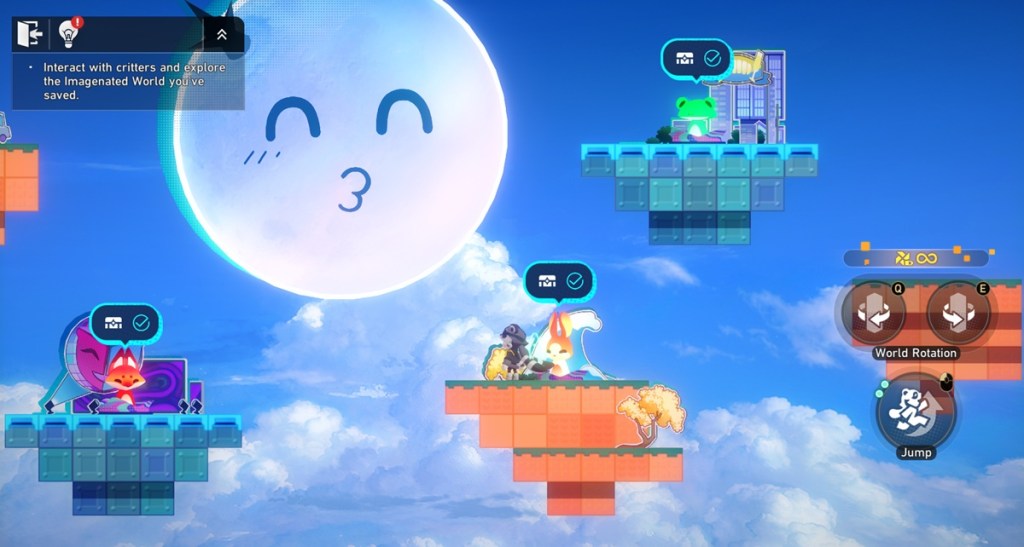Image resolution: width=1024 pixels, height=547 pixels.
Task: Click the exit door icon
Action: (30, 35)
